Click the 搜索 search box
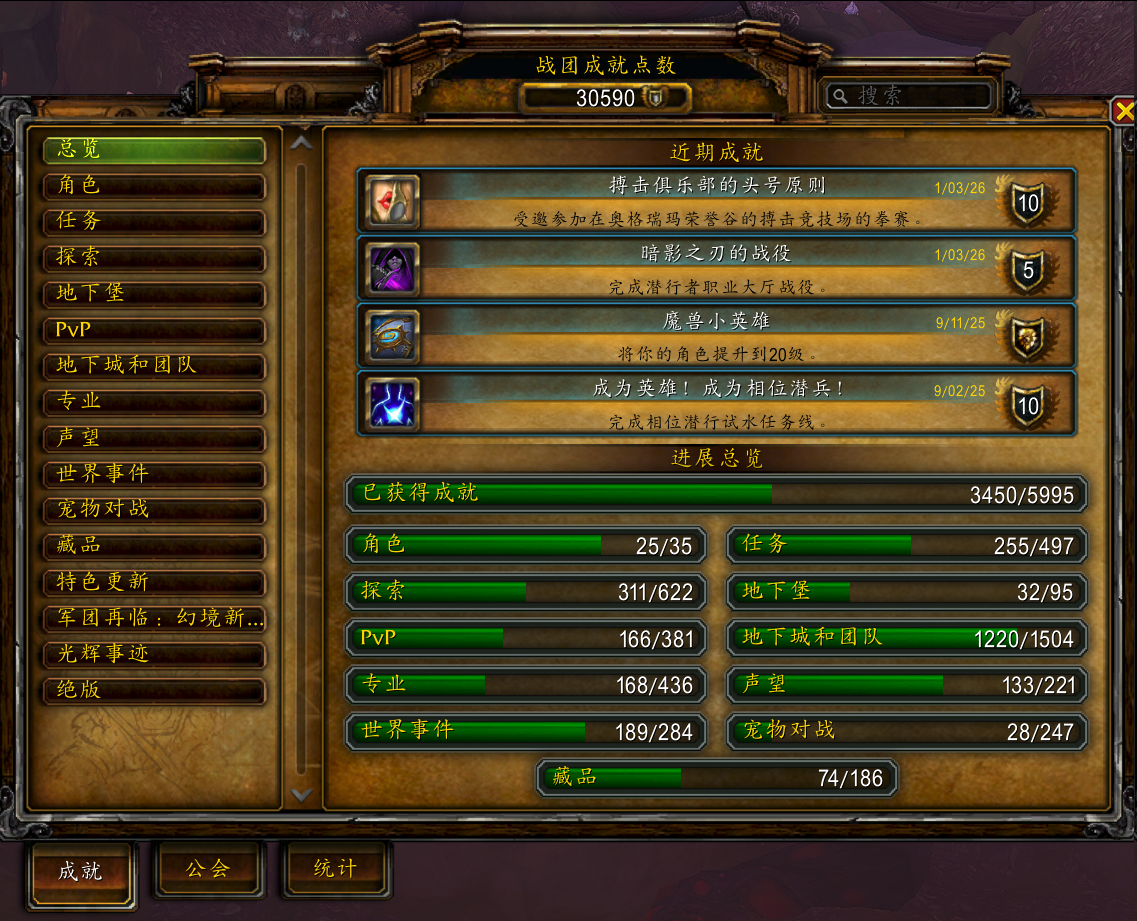The image size is (1137, 921). pos(909,96)
